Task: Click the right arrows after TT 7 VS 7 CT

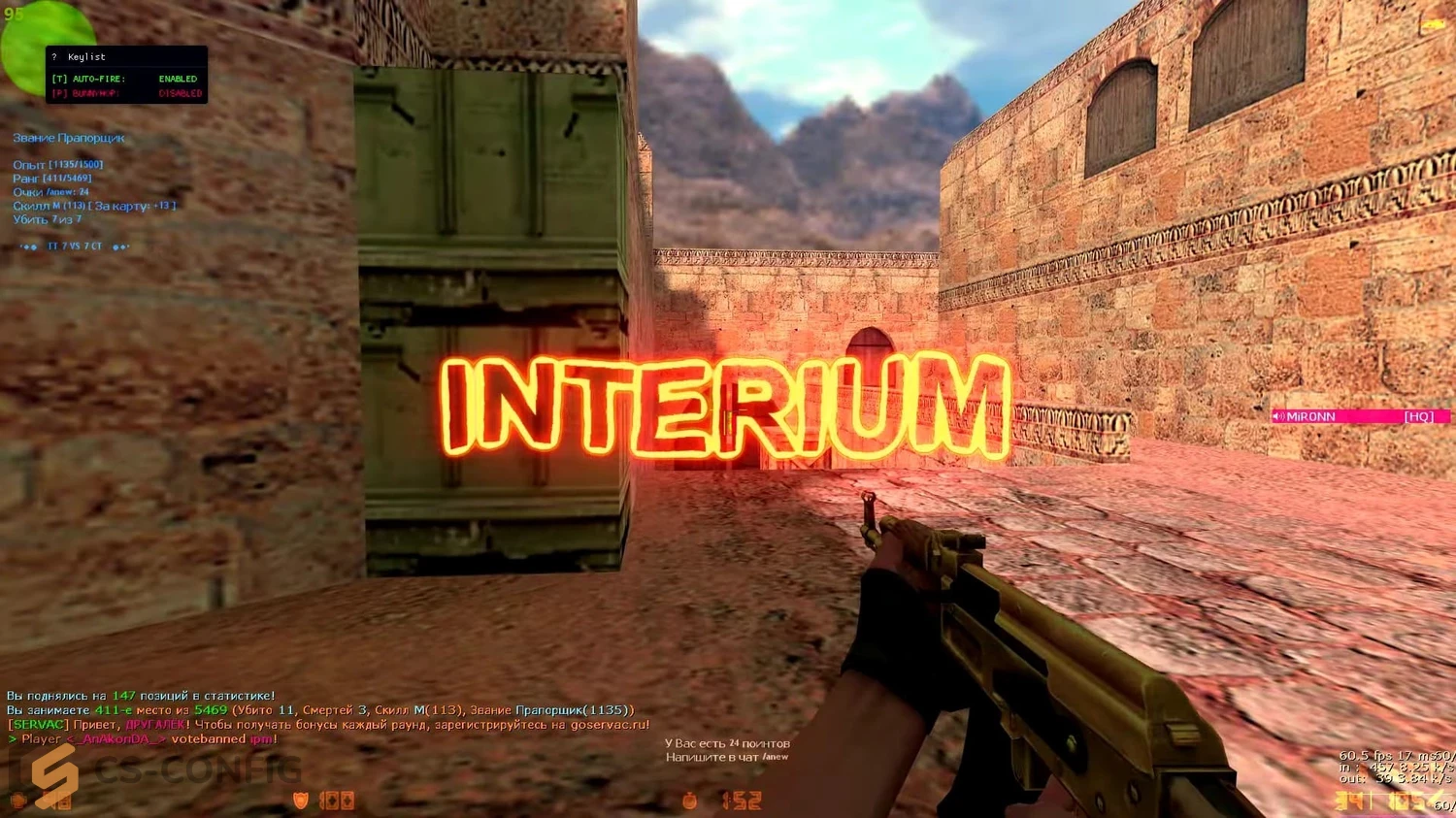Action: (x=118, y=246)
